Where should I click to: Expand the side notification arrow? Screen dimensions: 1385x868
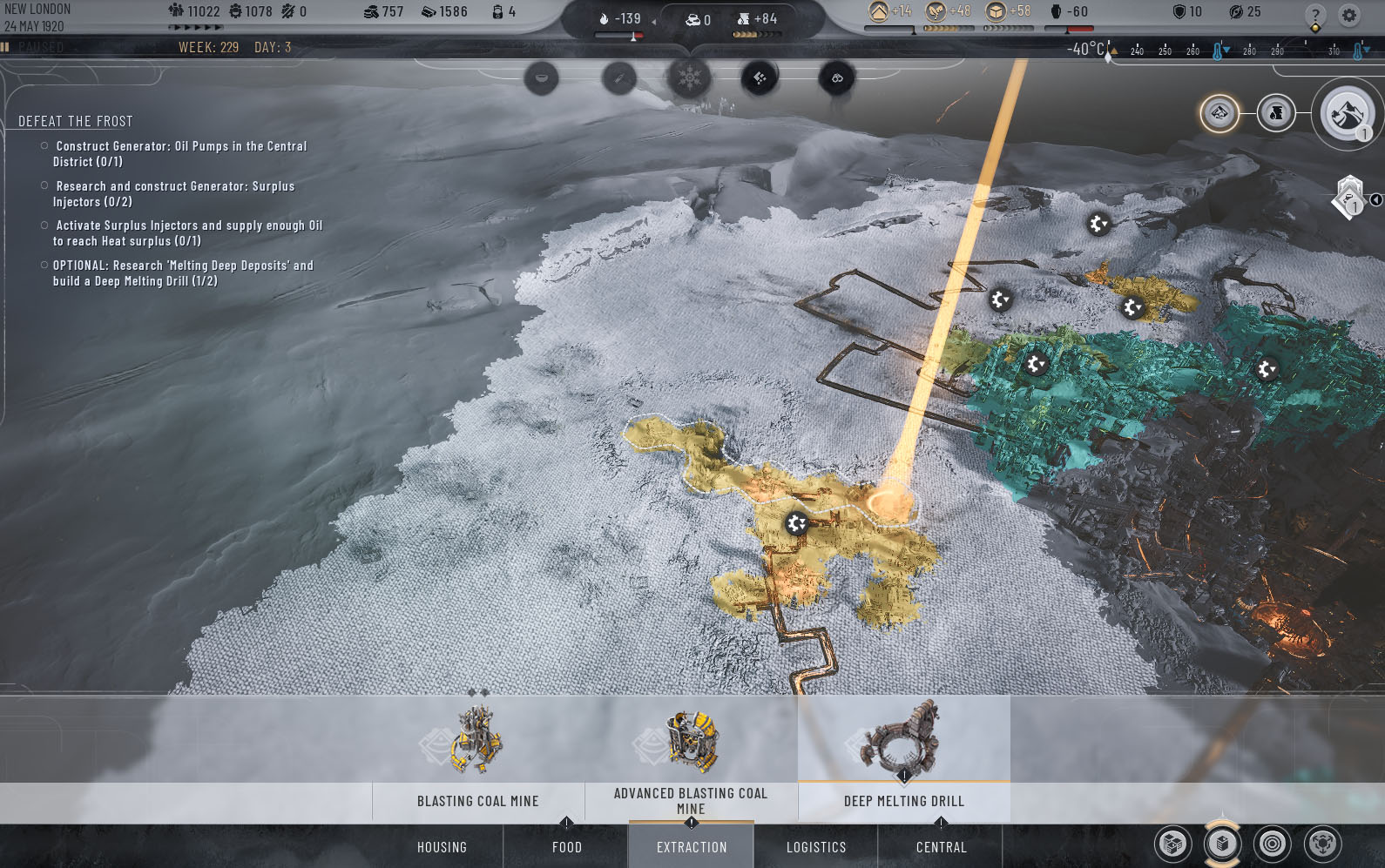pyautogui.click(x=1375, y=200)
